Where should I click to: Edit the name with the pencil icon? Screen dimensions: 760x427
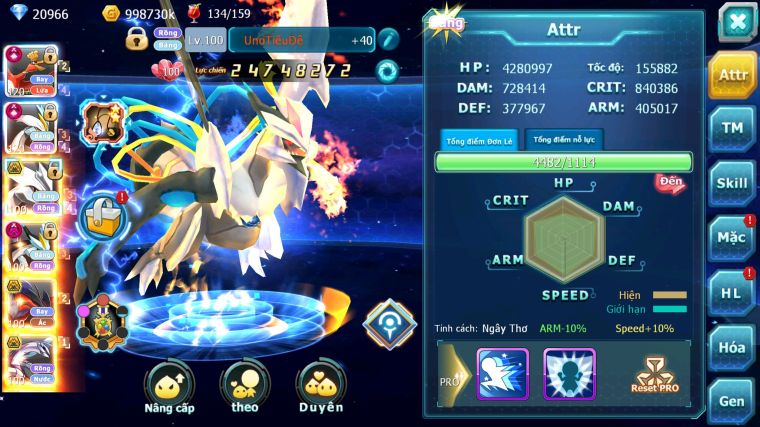pos(389,40)
